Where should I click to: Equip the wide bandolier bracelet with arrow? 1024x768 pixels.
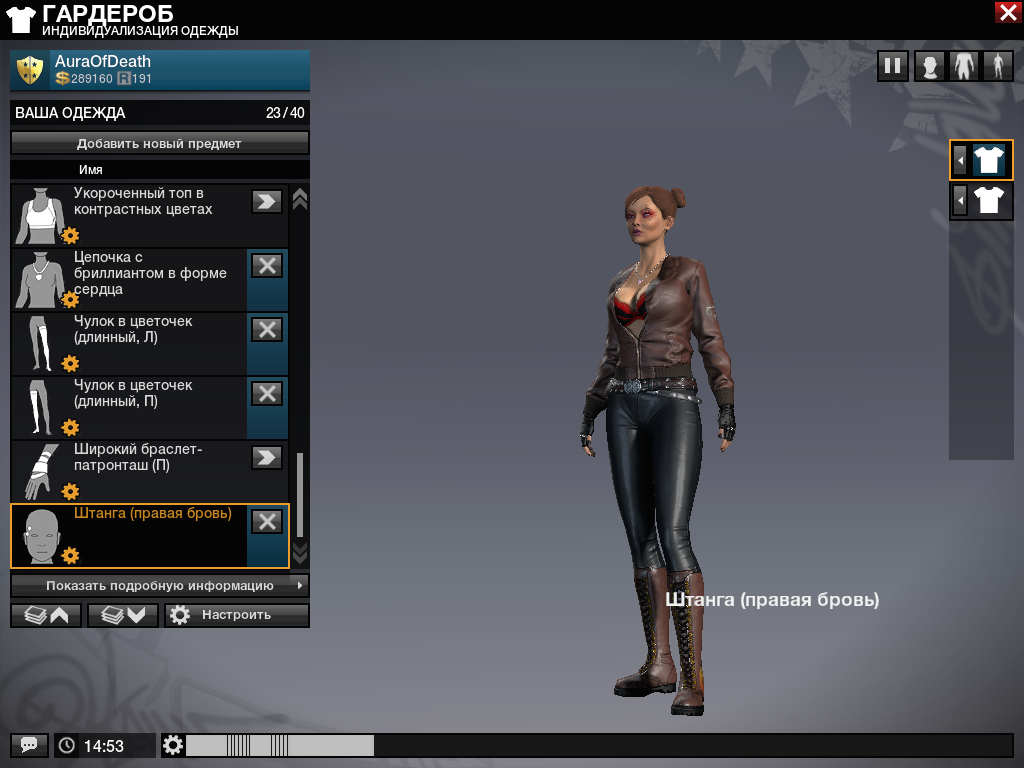(x=267, y=457)
